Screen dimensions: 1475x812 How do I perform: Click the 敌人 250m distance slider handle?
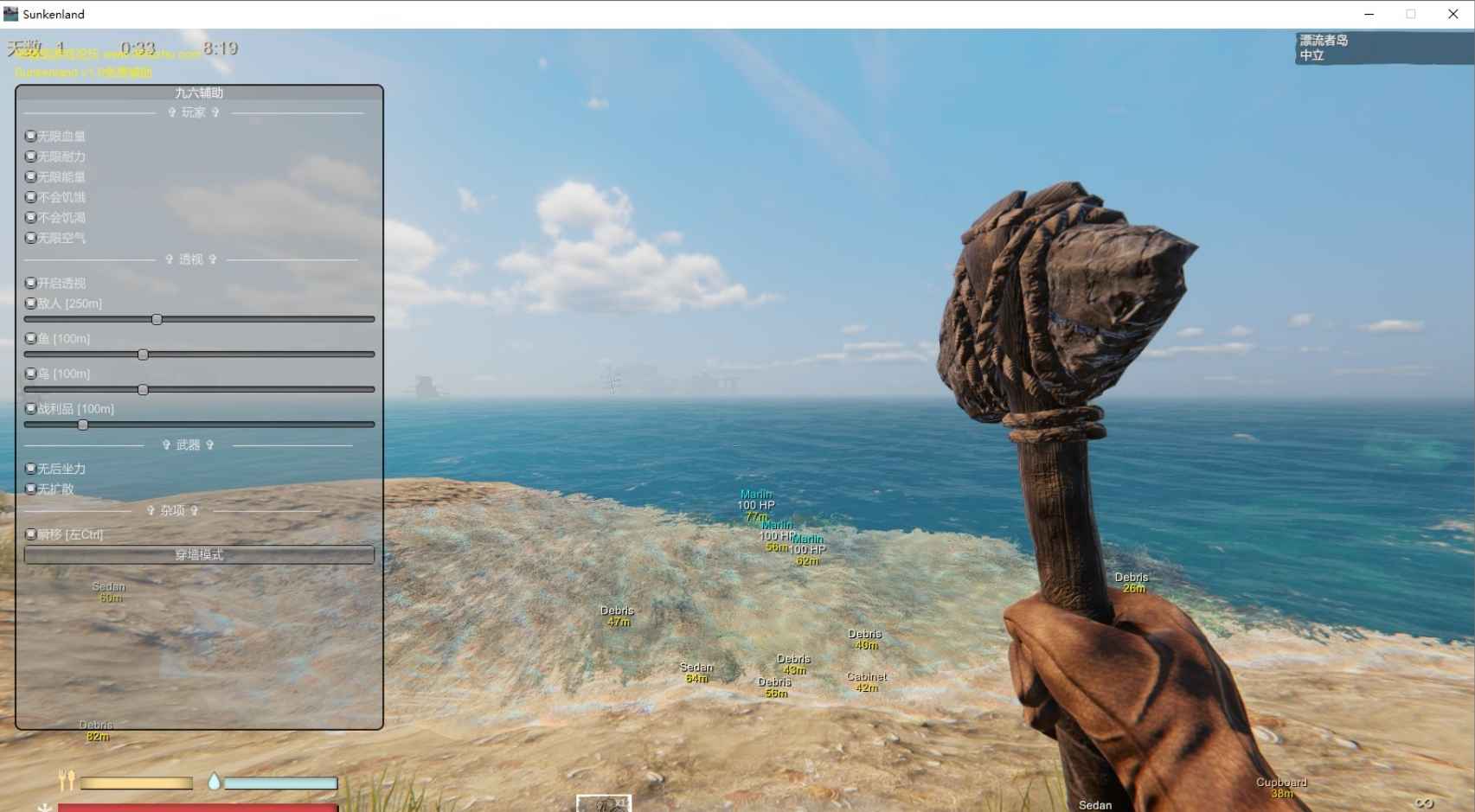(156, 319)
